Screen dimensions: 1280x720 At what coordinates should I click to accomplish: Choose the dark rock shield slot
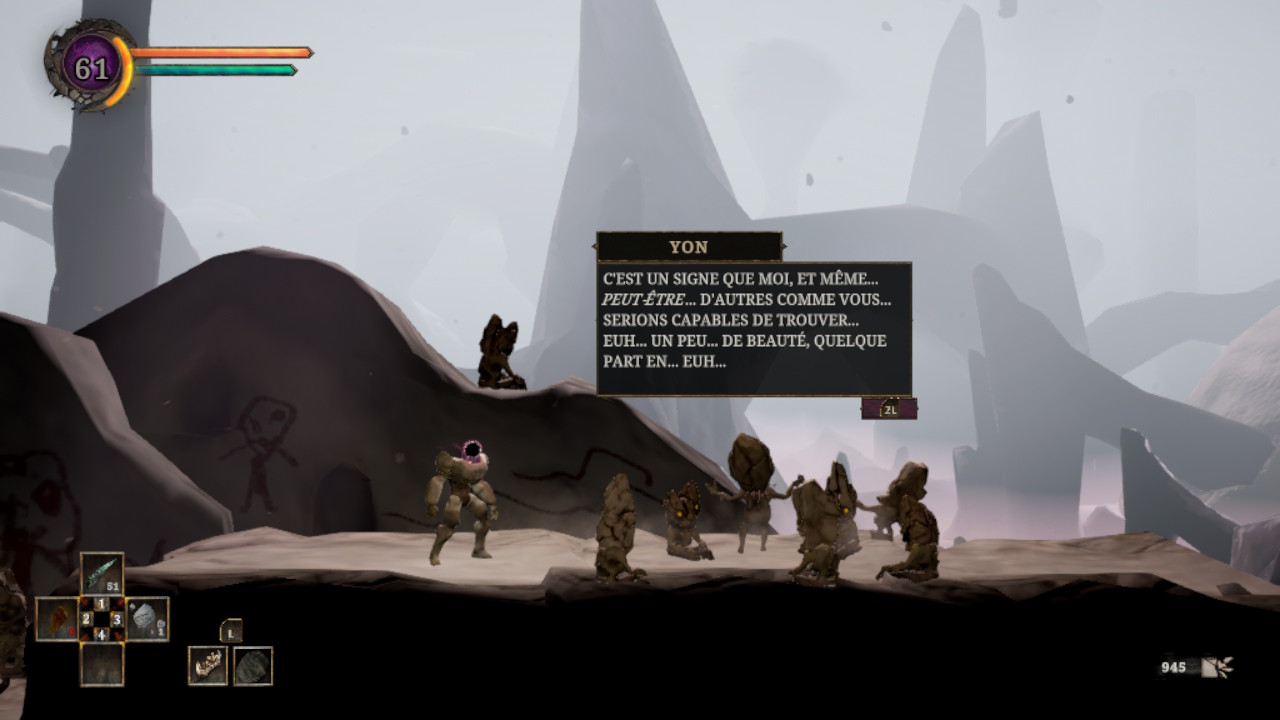coord(253,666)
